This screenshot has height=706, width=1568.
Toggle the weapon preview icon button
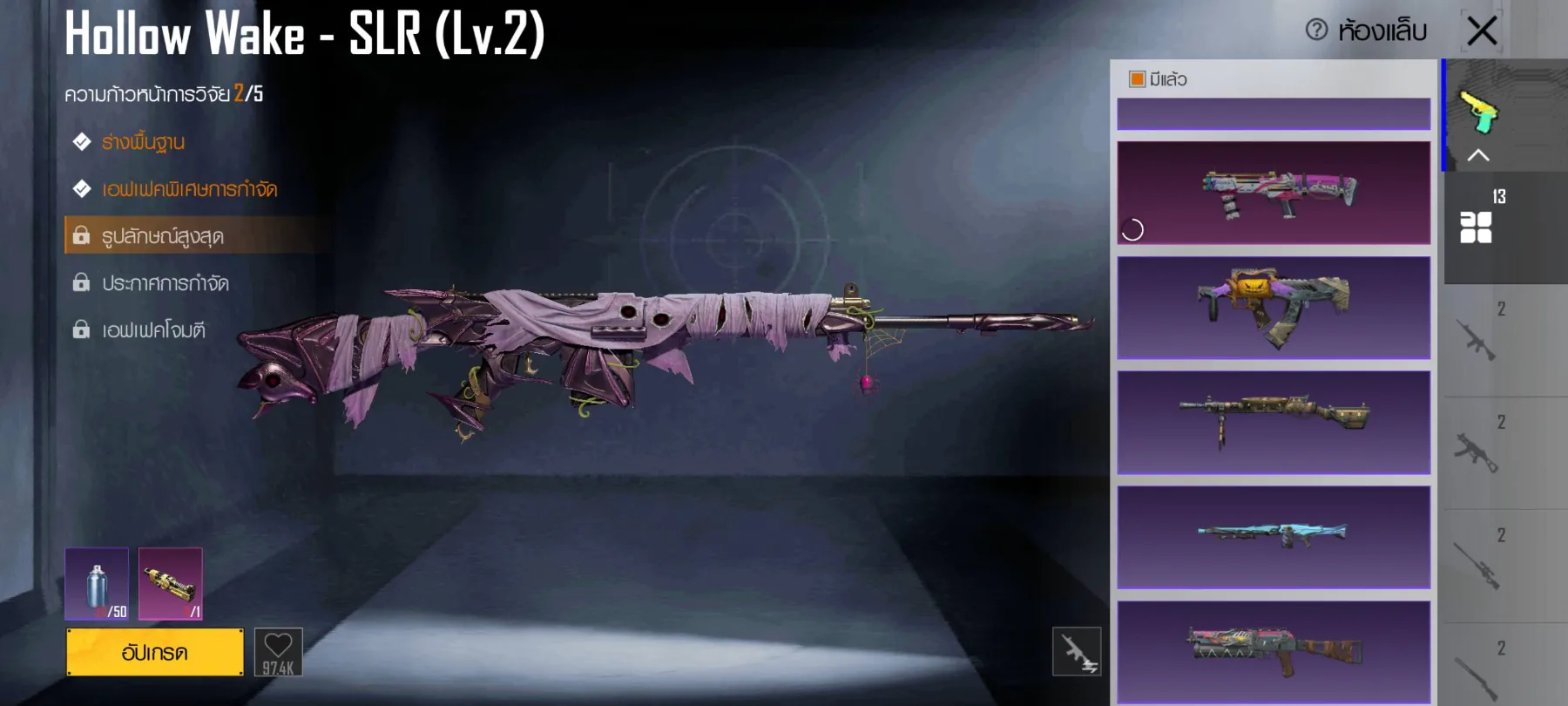(x=1077, y=651)
